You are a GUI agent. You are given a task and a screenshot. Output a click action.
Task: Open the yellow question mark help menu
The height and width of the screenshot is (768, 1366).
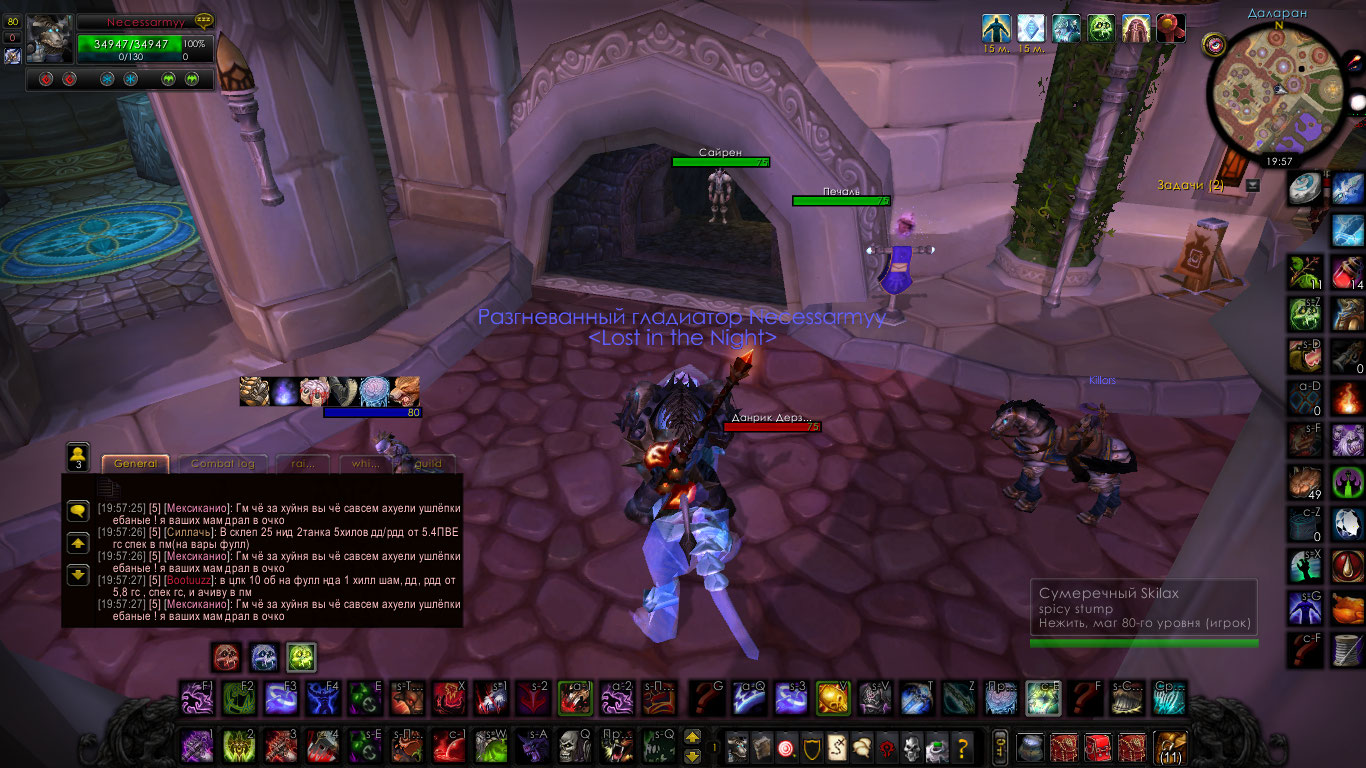pyautogui.click(x=963, y=747)
